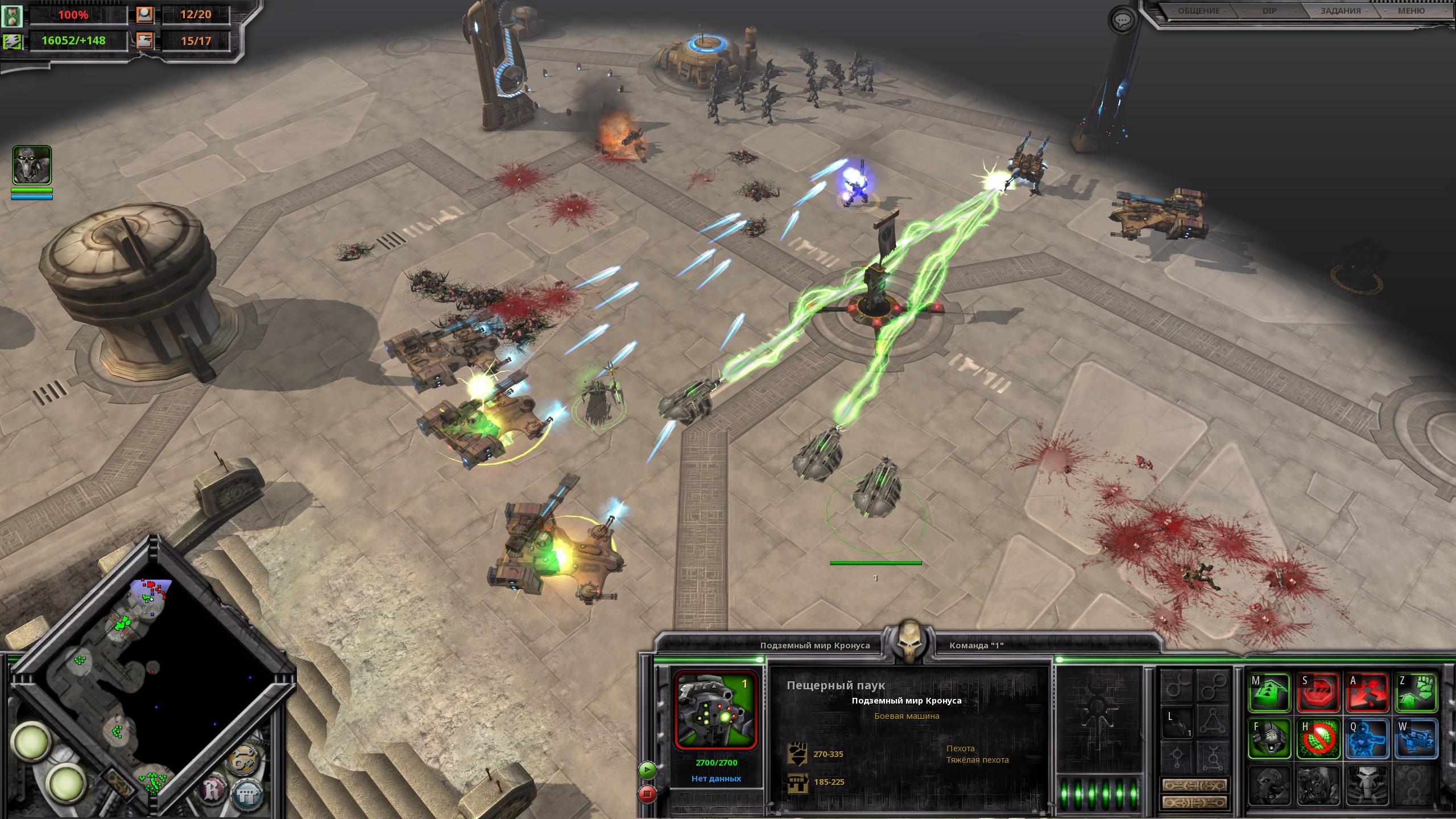Activate the green Move command
Screen dimensions: 1456x819
point(1269,692)
